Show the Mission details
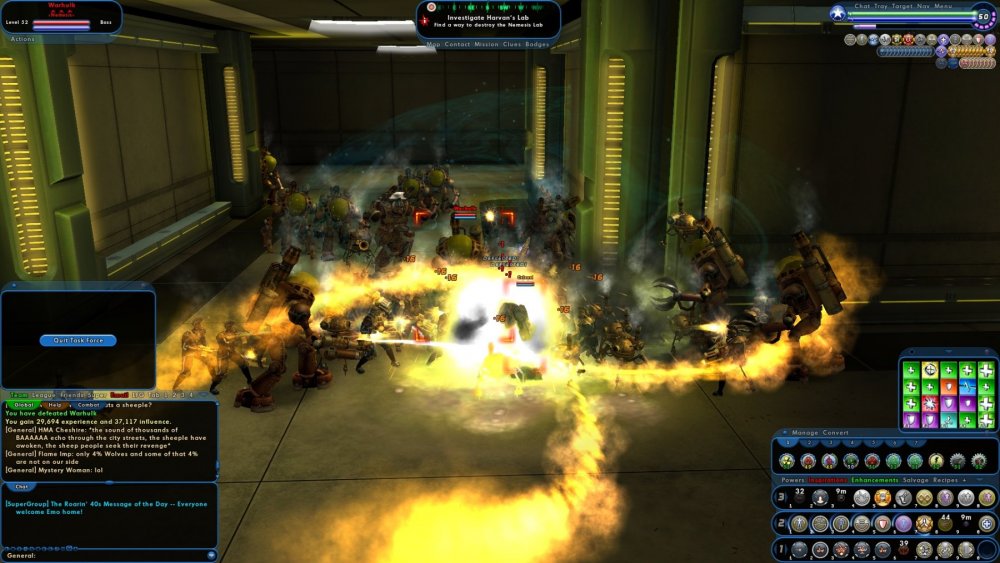 (487, 44)
